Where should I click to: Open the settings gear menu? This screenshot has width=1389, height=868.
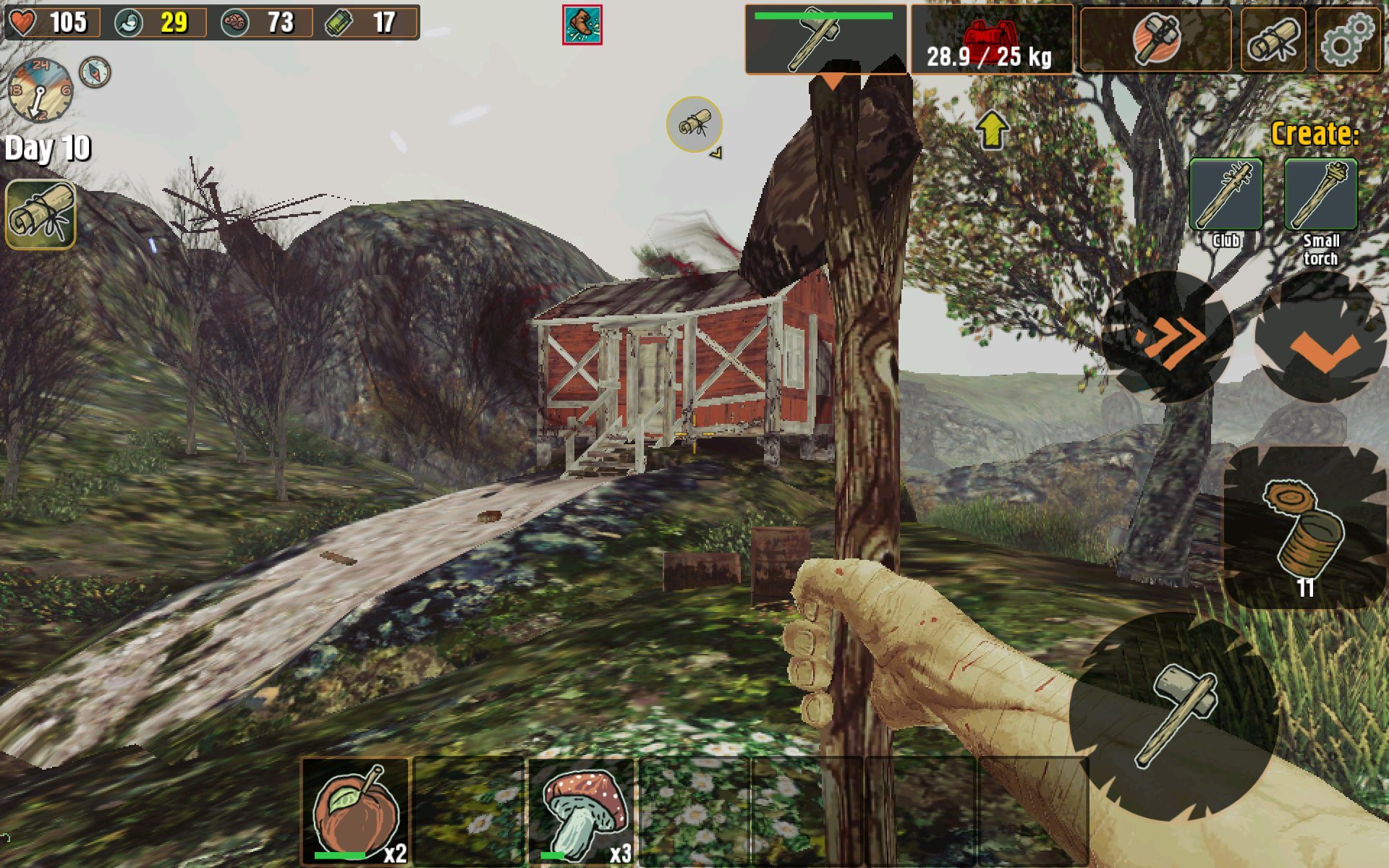point(1348,39)
